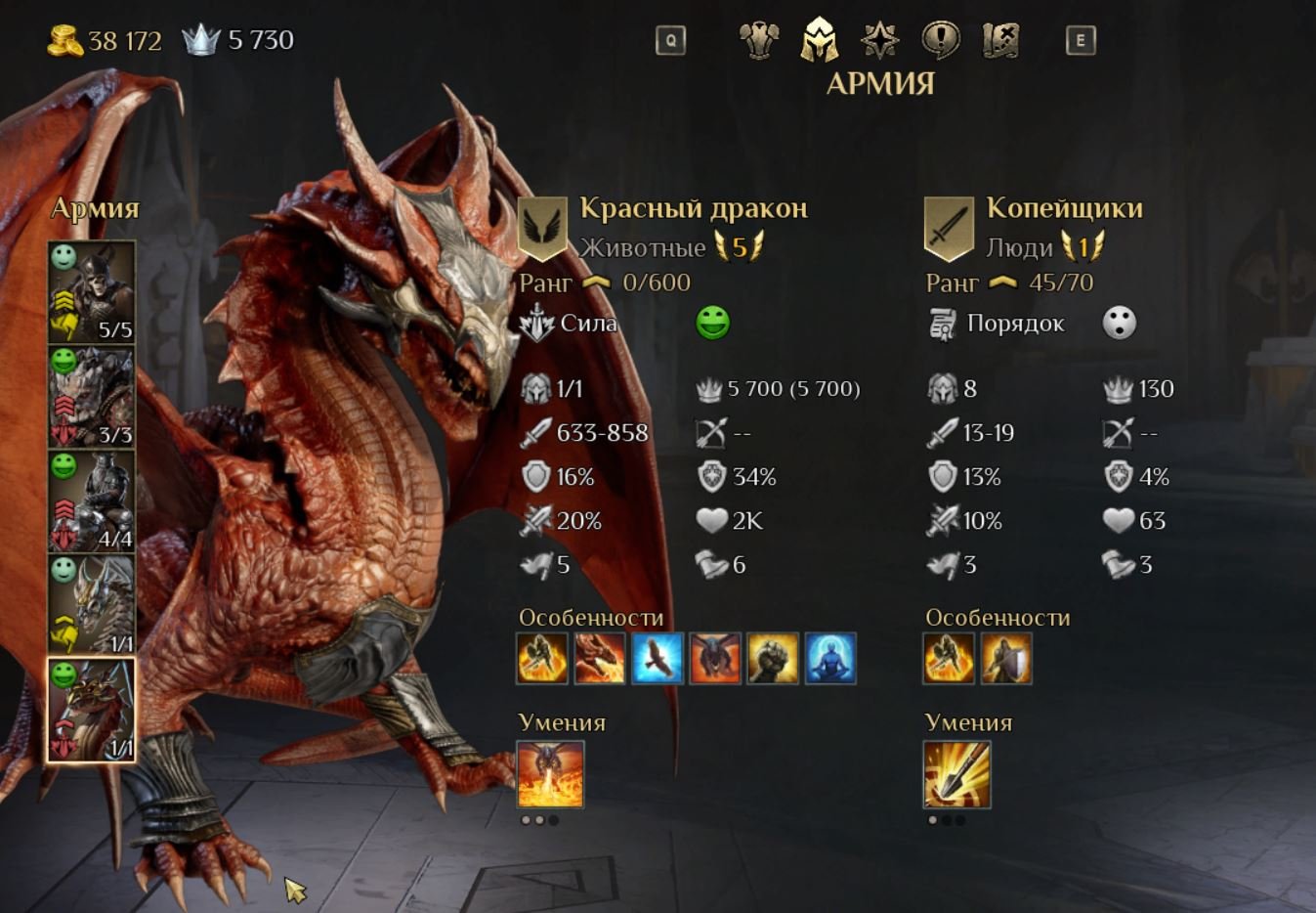Select the skeleton unit with 5/5 count

92,292
